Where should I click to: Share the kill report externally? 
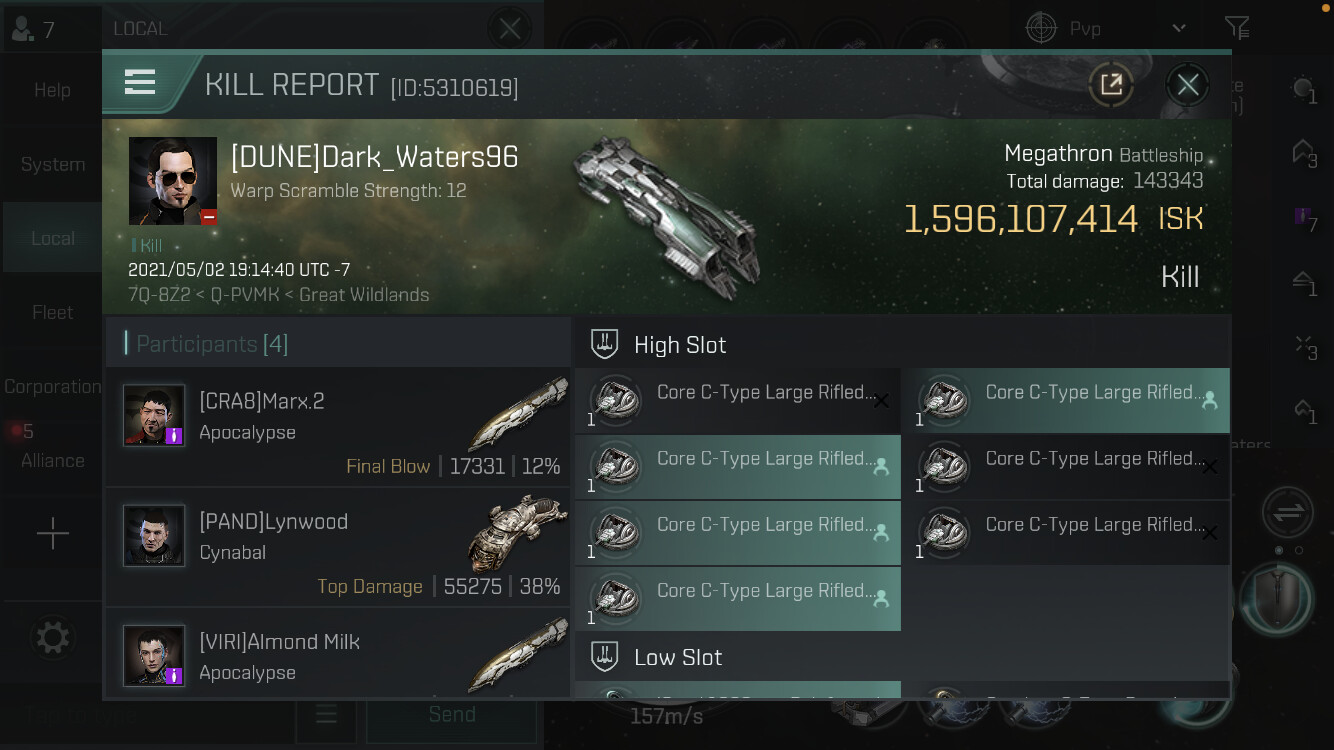coord(1111,85)
